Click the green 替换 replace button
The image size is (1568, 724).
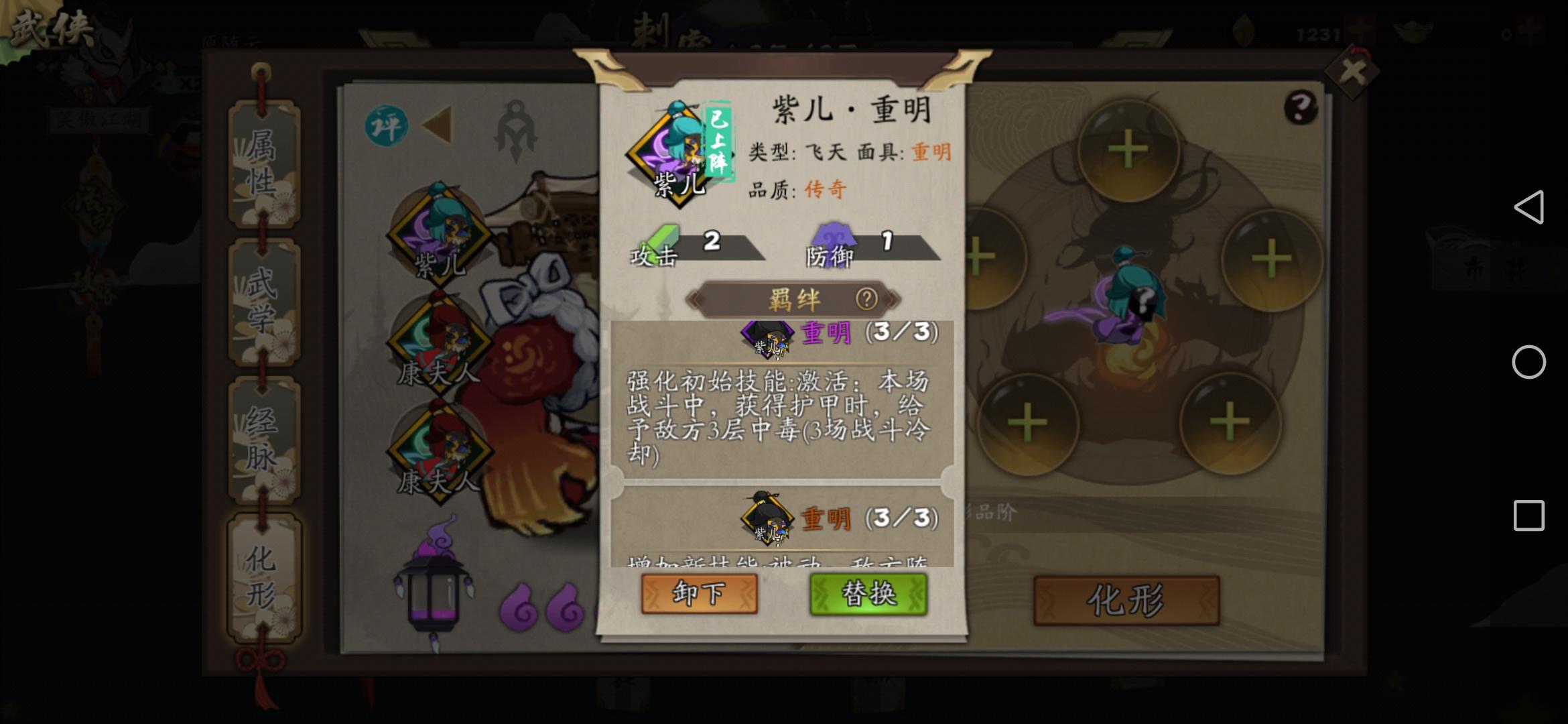click(x=871, y=594)
